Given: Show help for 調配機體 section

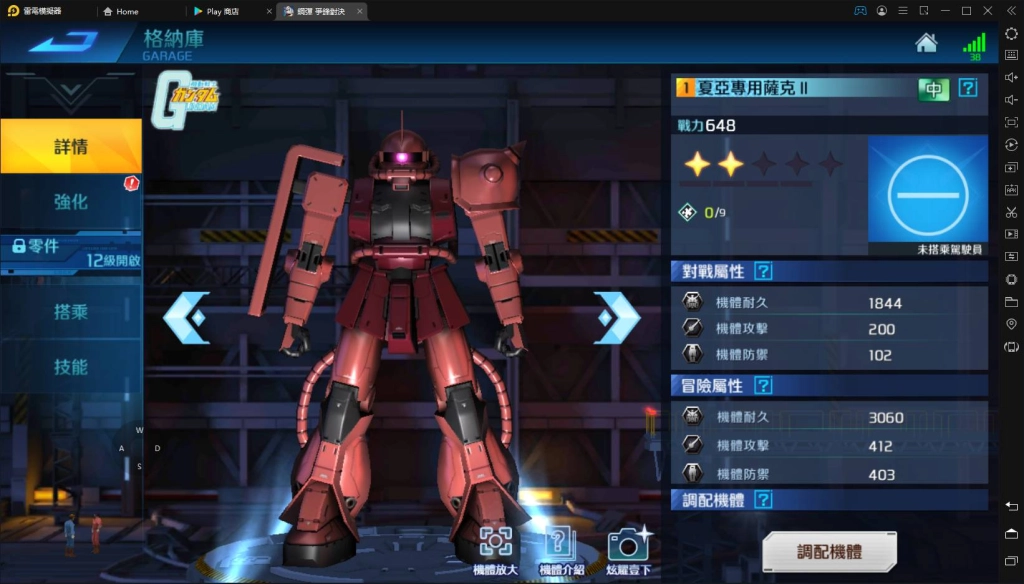Looking at the screenshot, I should [x=763, y=500].
